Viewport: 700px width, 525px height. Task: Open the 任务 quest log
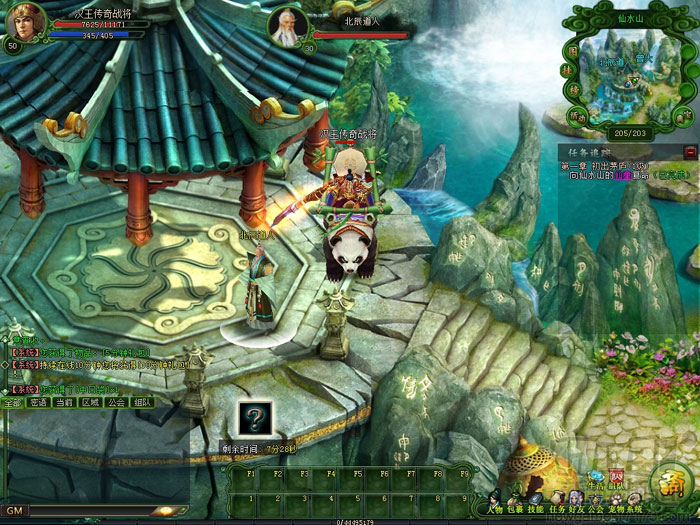pos(557,498)
